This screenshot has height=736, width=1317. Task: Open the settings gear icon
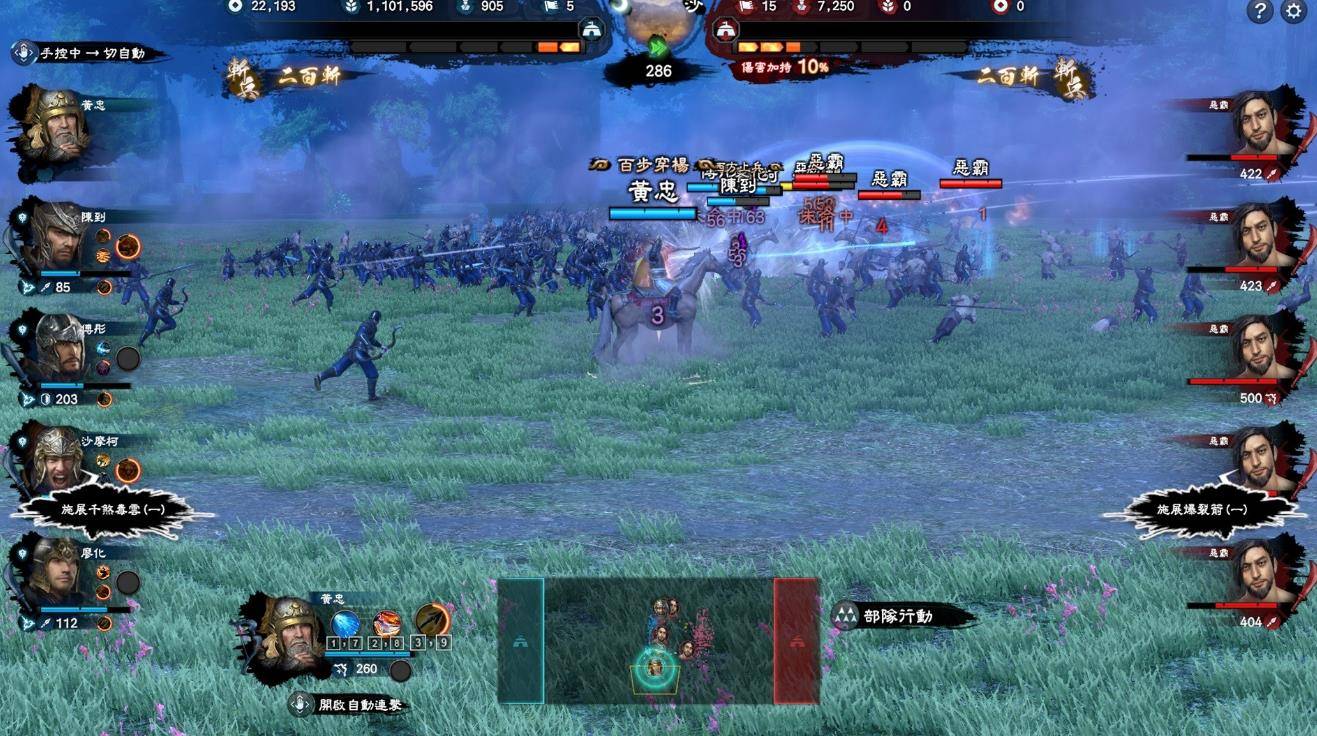[x=1294, y=12]
